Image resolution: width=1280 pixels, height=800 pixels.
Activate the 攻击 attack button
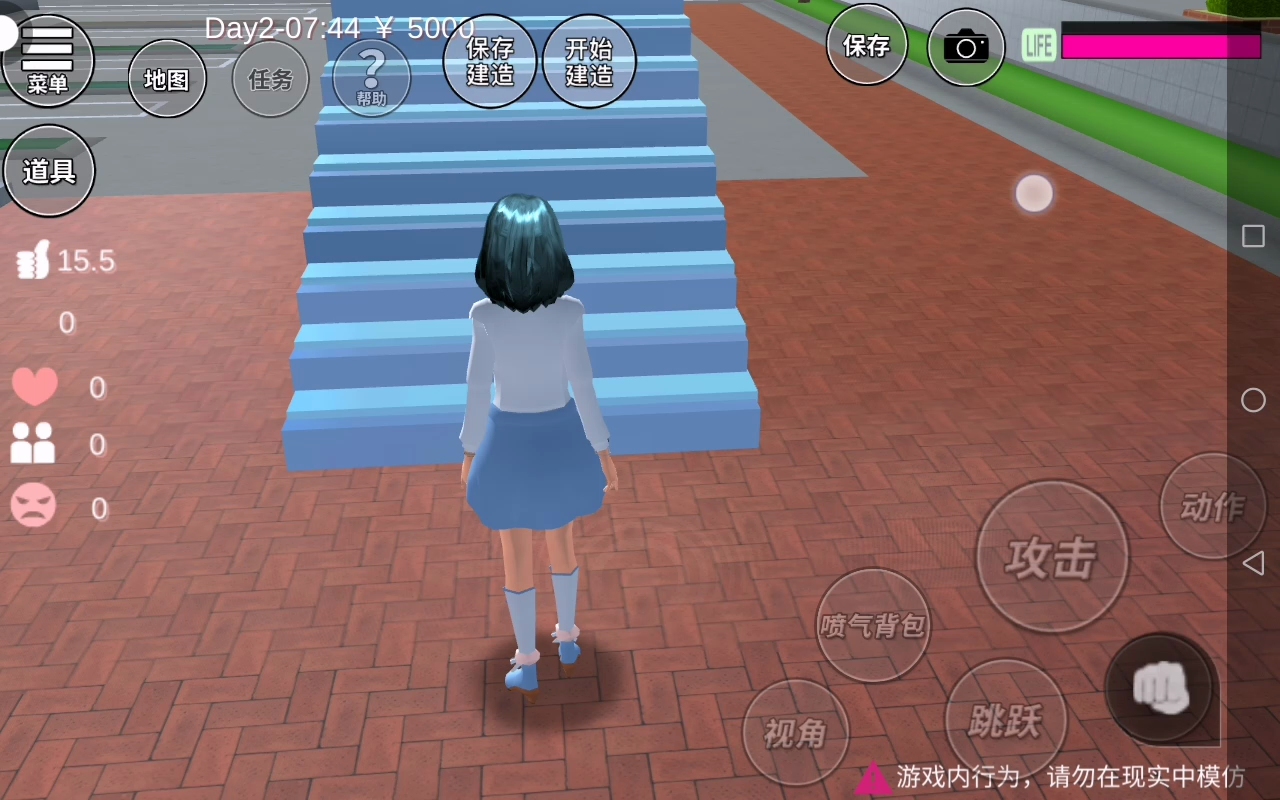click(1052, 557)
